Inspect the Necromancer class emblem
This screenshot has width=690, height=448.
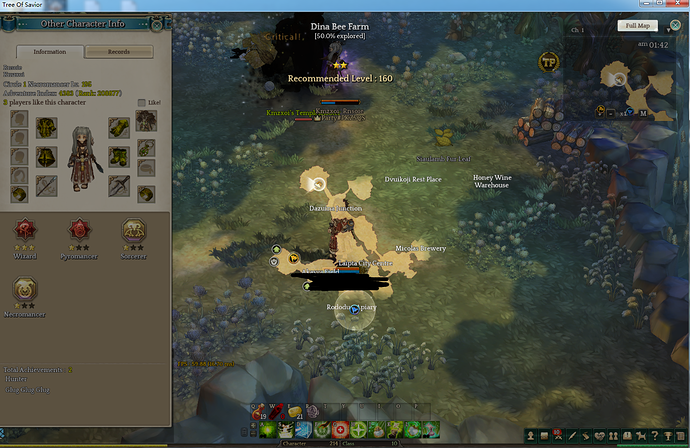click(x=21, y=289)
